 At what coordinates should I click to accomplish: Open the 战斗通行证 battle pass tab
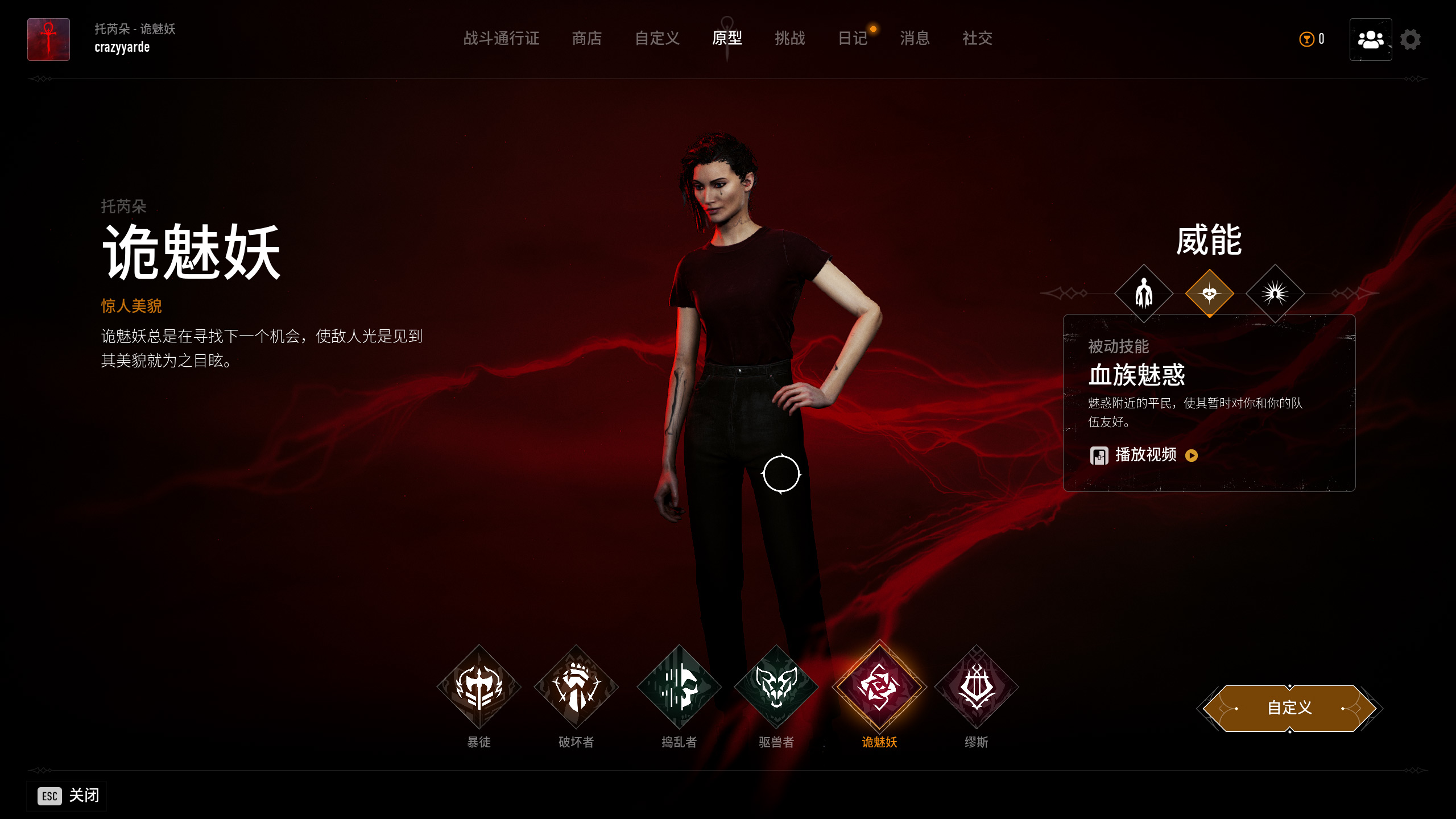pyautogui.click(x=501, y=39)
